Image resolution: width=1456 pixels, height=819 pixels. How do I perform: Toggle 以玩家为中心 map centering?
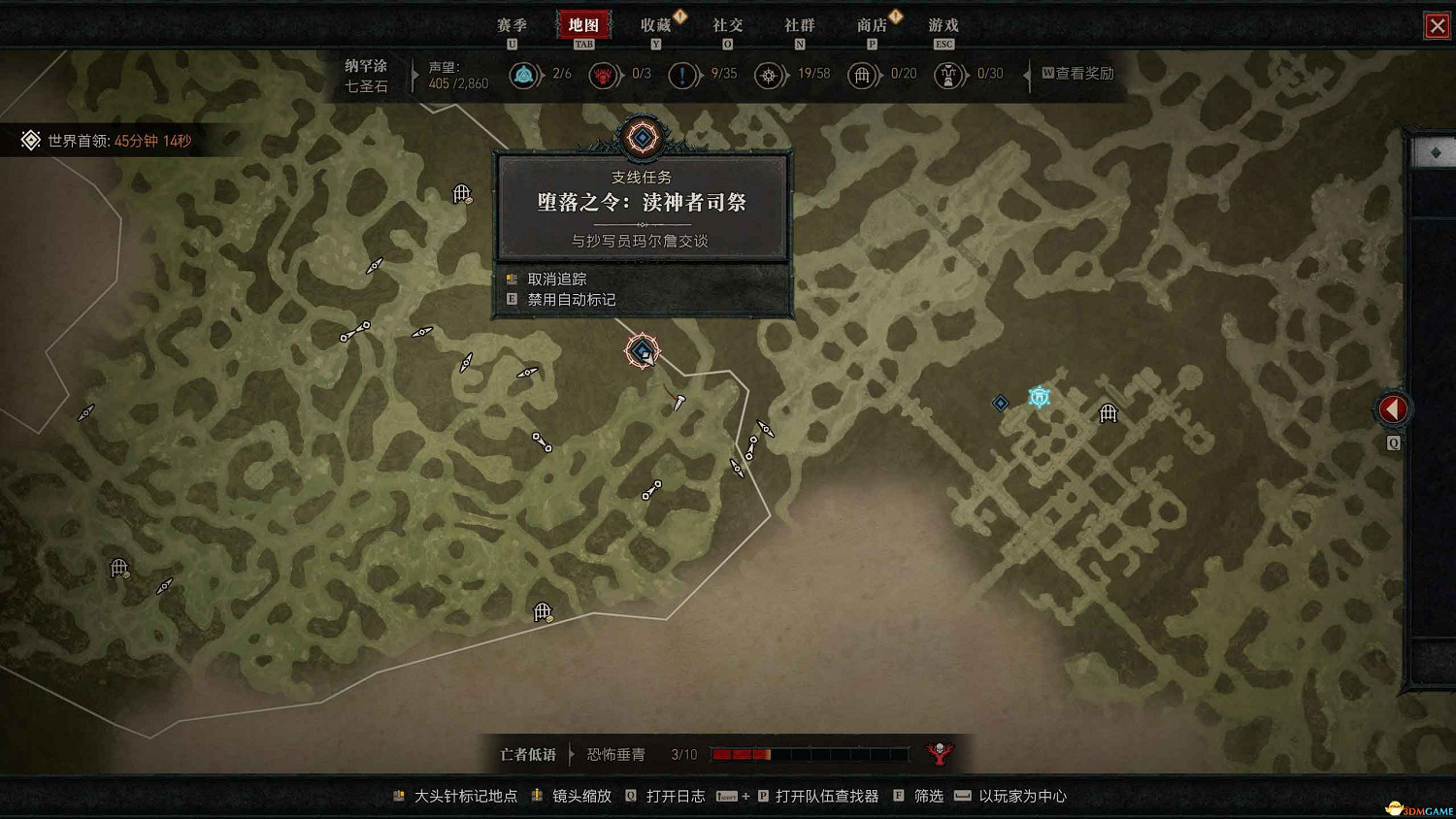(x=1024, y=796)
